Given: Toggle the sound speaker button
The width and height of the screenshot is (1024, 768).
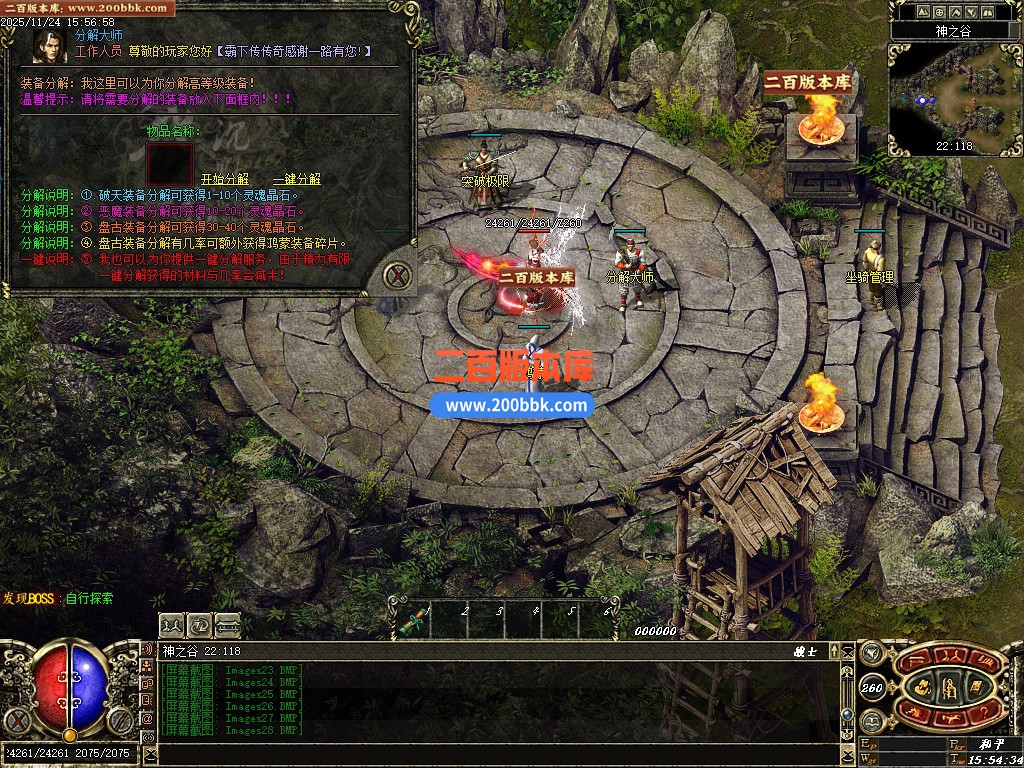Looking at the screenshot, I should pyautogui.click(x=873, y=651).
